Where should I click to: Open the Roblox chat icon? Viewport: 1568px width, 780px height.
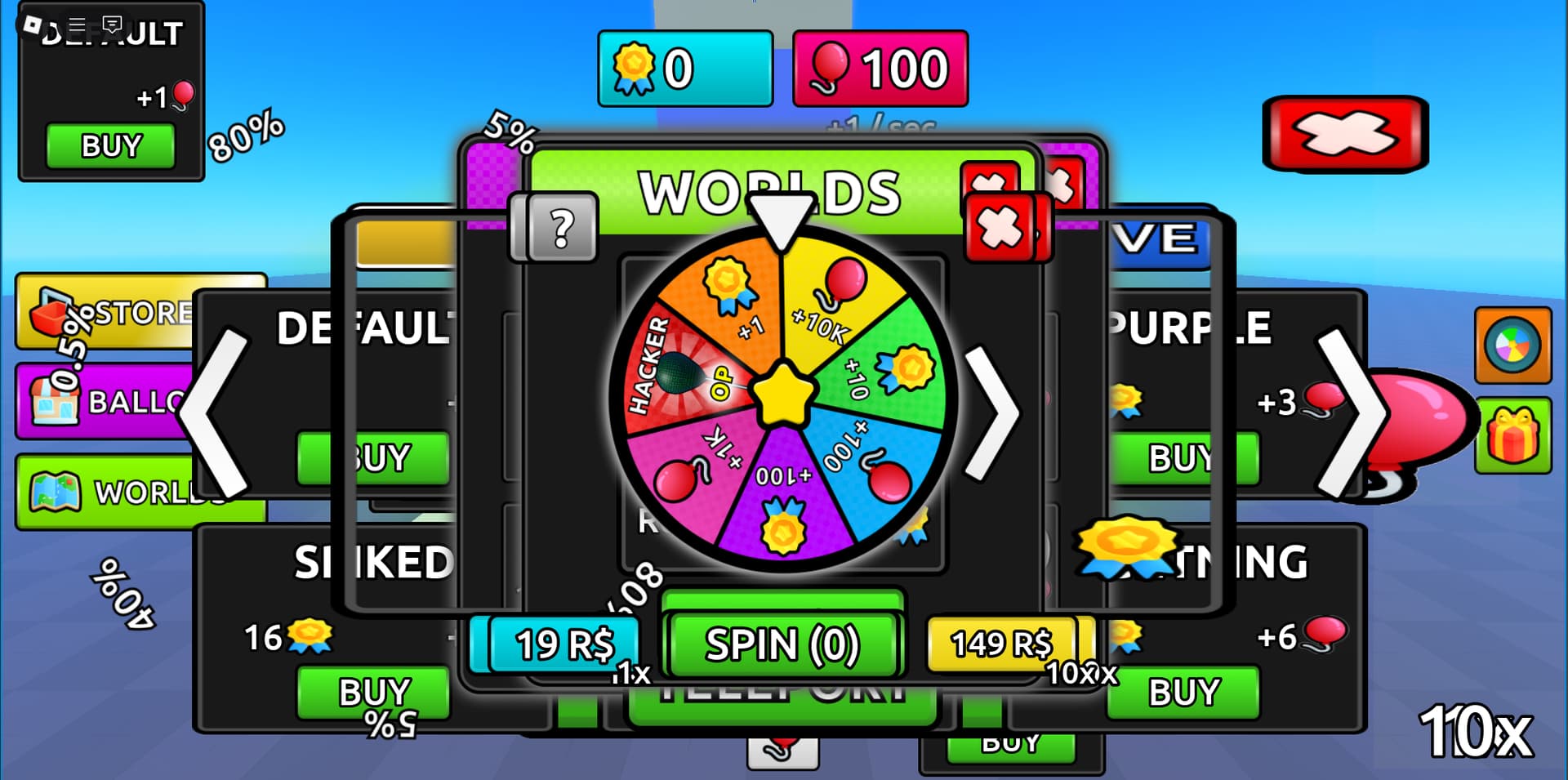(x=113, y=25)
